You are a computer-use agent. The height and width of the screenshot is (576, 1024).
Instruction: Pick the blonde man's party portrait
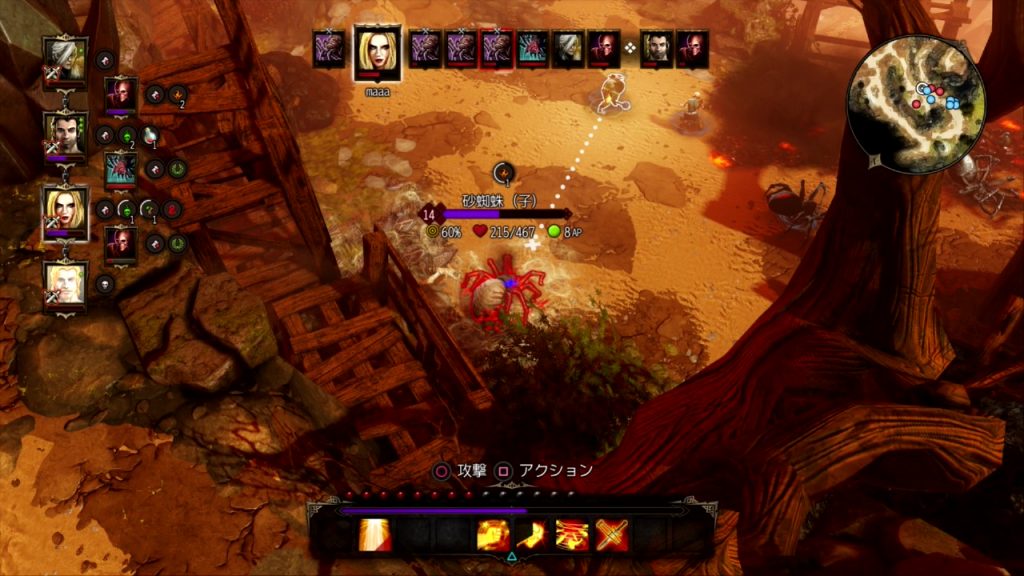(65, 283)
